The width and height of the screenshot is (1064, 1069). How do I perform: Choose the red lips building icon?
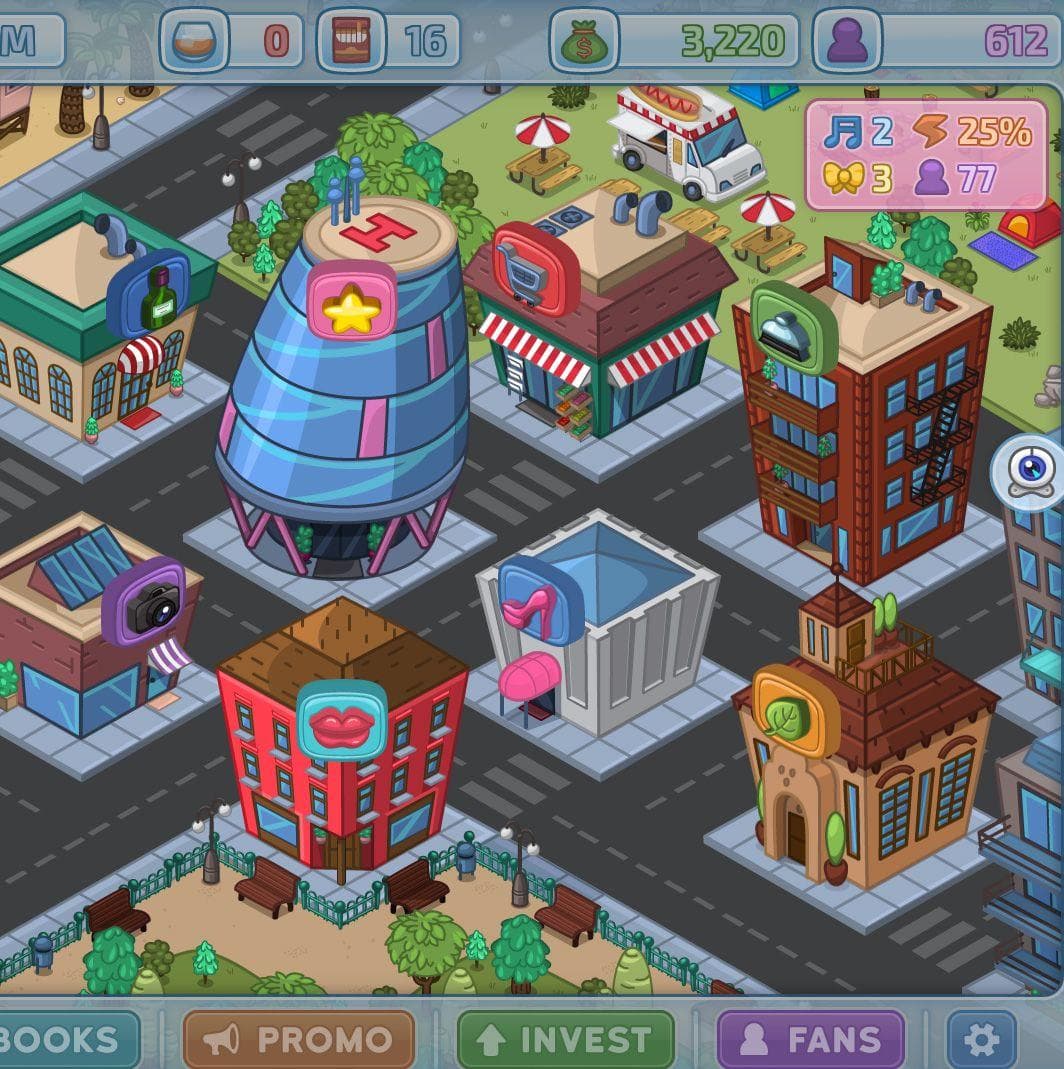[341, 721]
